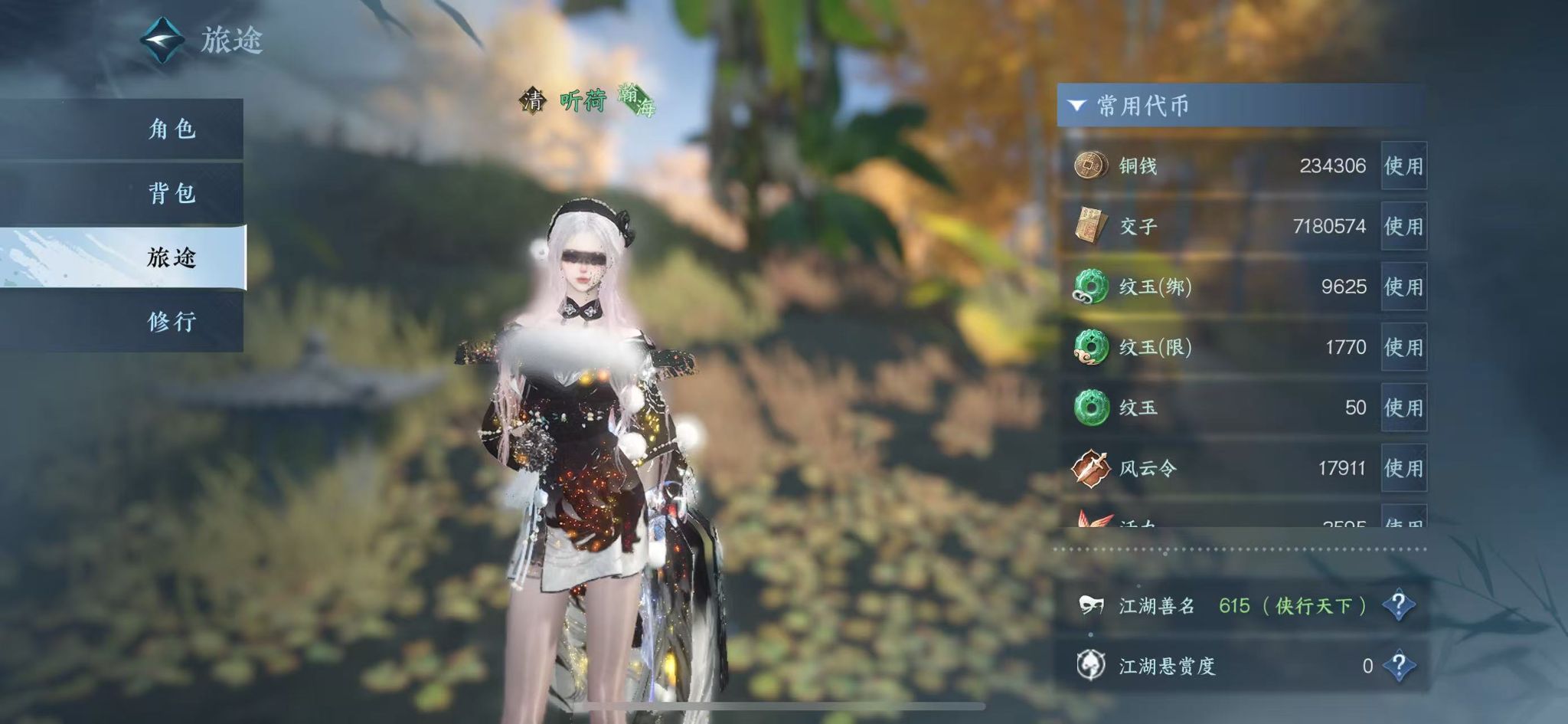Use the 风云令 tokens
This screenshot has height=724, width=1568.
point(1403,468)
